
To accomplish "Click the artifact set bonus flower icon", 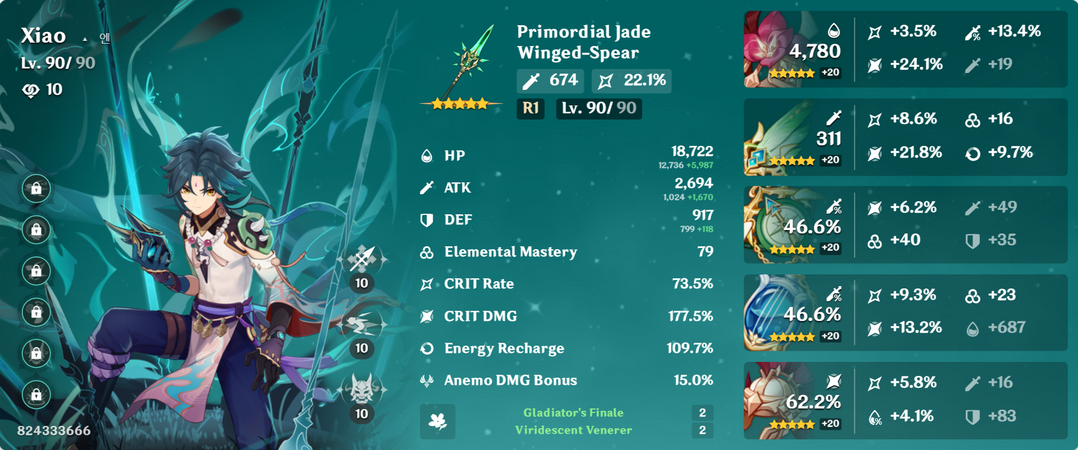I will pyautogui.click(x=437, y=421).
